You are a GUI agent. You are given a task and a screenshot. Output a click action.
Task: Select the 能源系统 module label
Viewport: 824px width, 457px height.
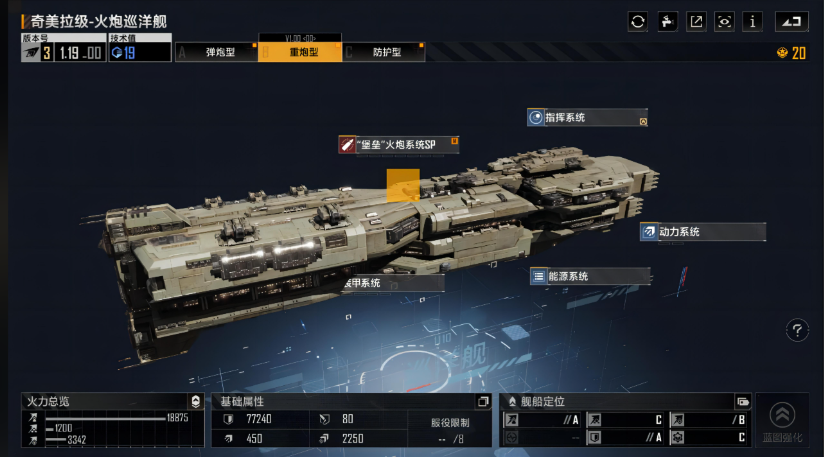tap(588, 277)
